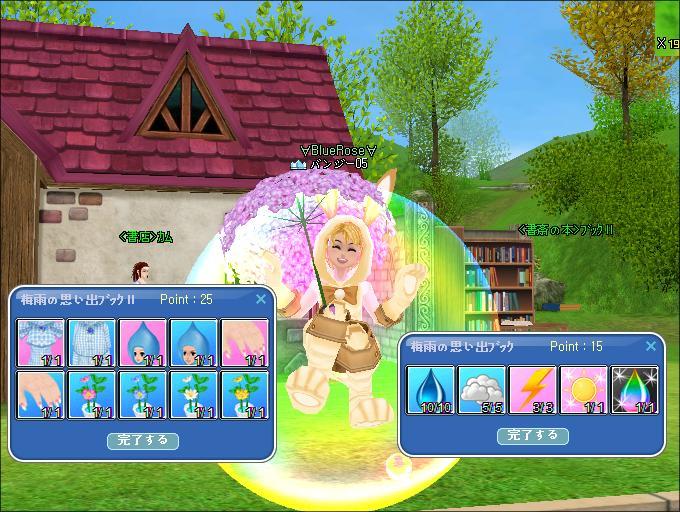
Task: Select the gingham outfit on pink background
Action: (41, 342)
